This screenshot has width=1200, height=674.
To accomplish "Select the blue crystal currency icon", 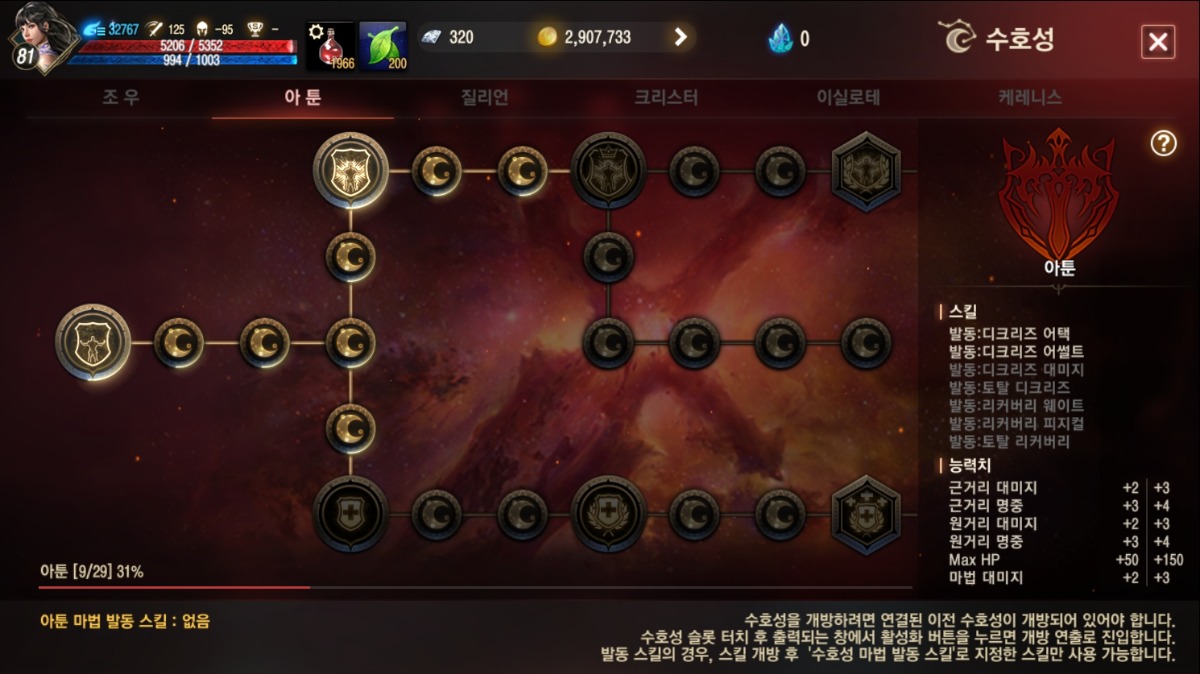I will [780, 38].
